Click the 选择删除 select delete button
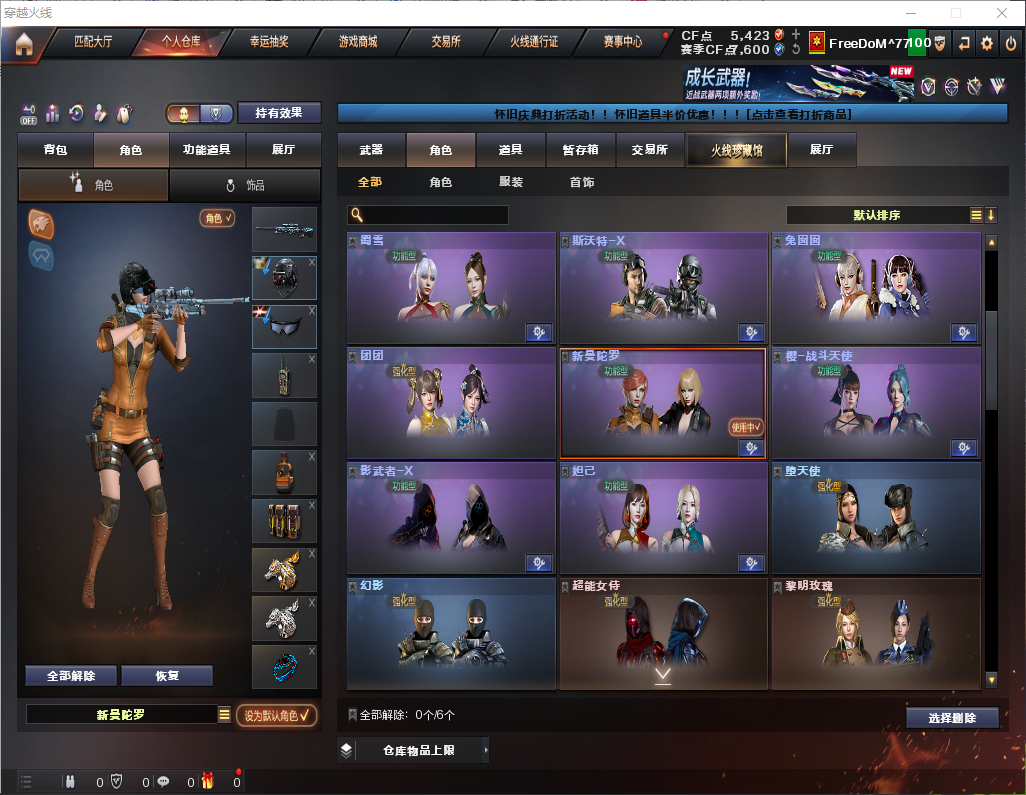 (x=952, y=718)
